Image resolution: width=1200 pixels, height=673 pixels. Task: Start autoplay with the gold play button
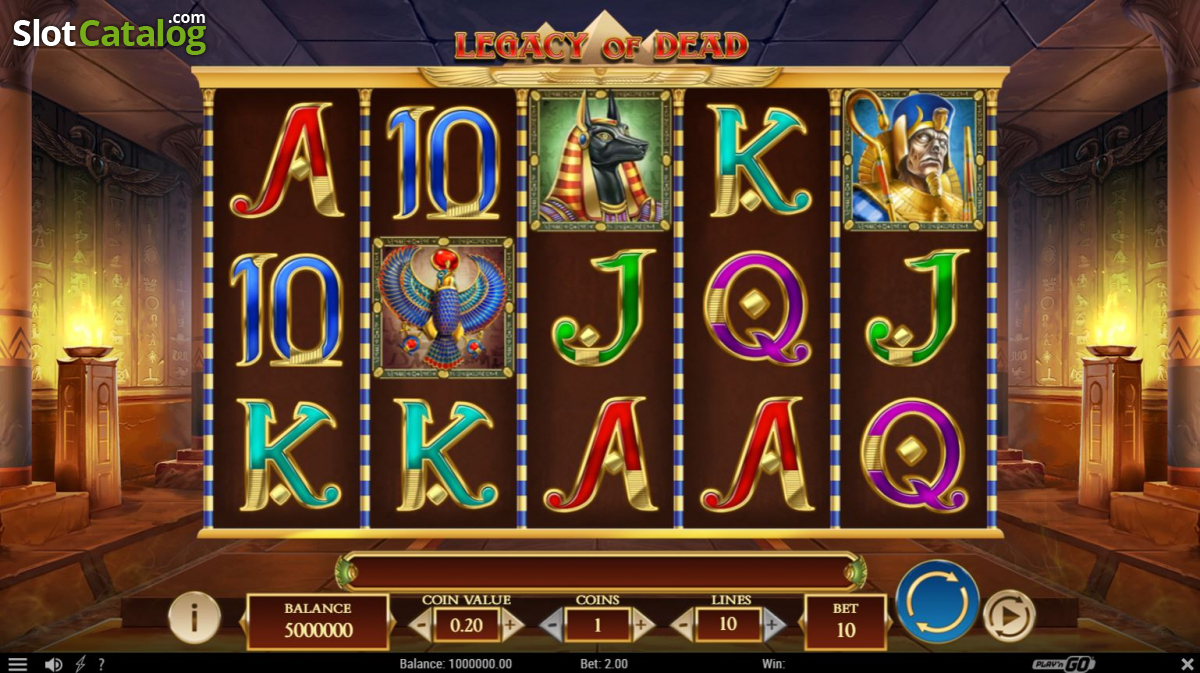[1008, 618]
